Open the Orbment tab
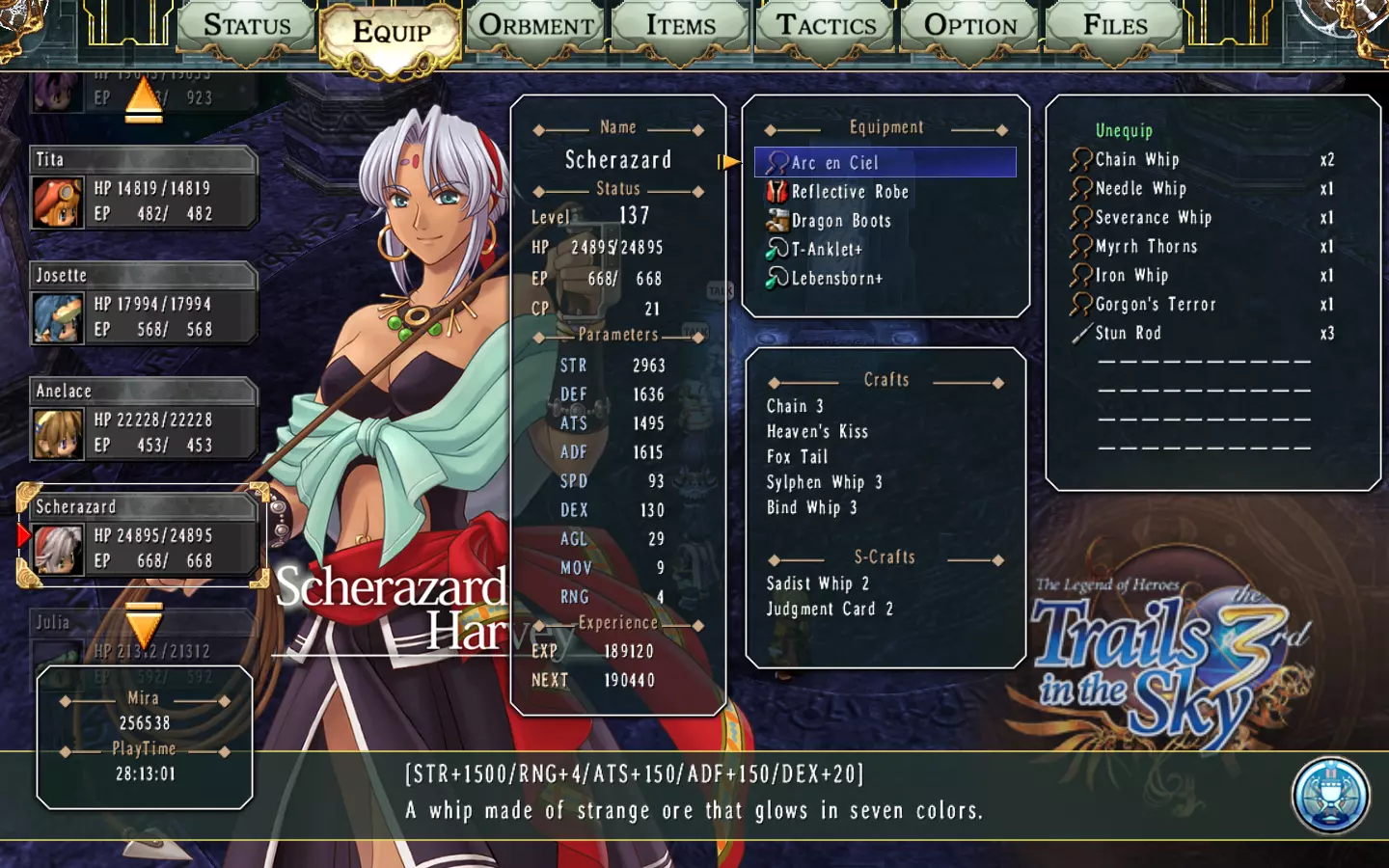The width and height of the screenshot is (1389, 868). pos(536,27)
